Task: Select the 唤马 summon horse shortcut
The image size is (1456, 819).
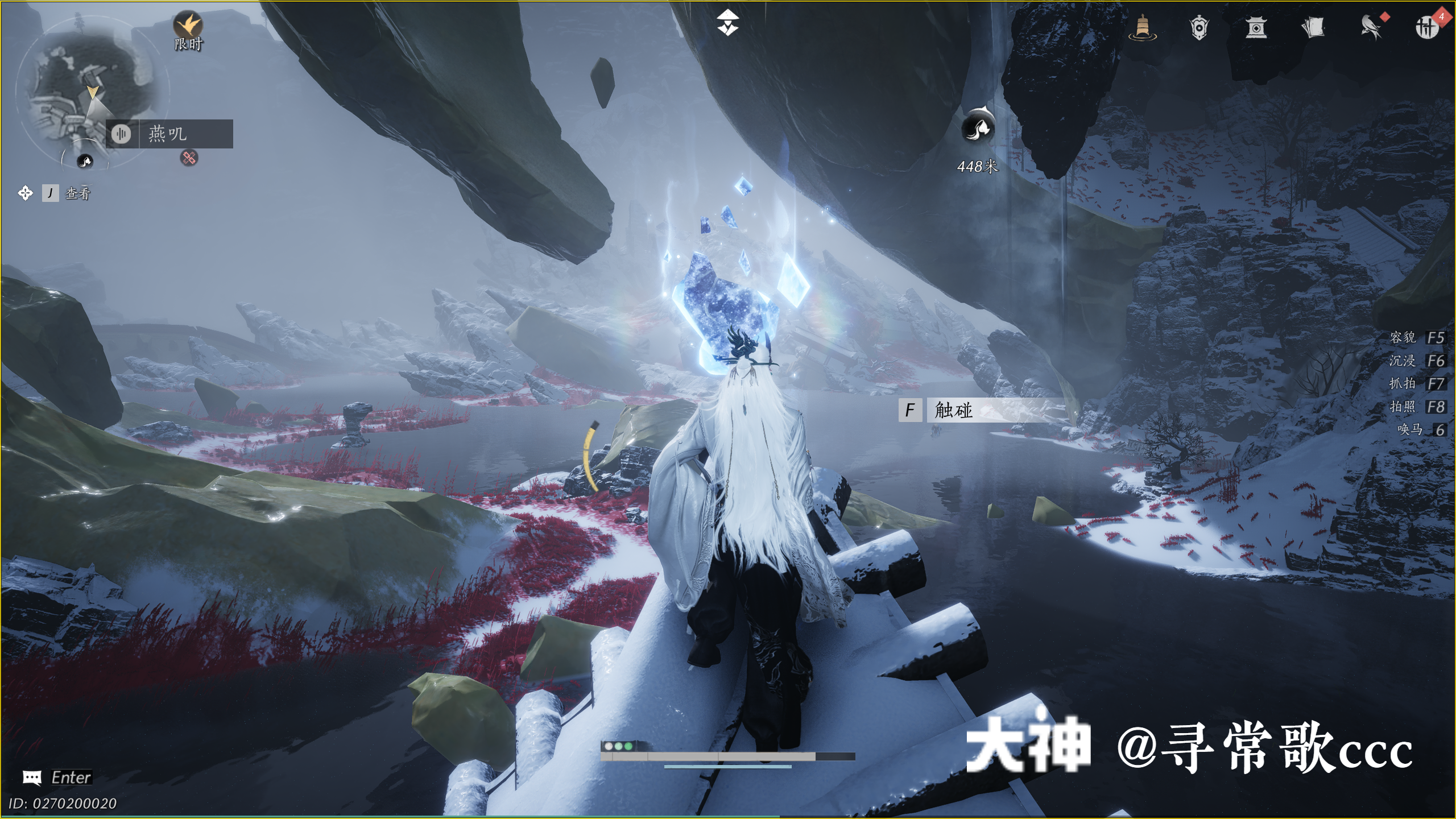Action: pos(1420,430)
